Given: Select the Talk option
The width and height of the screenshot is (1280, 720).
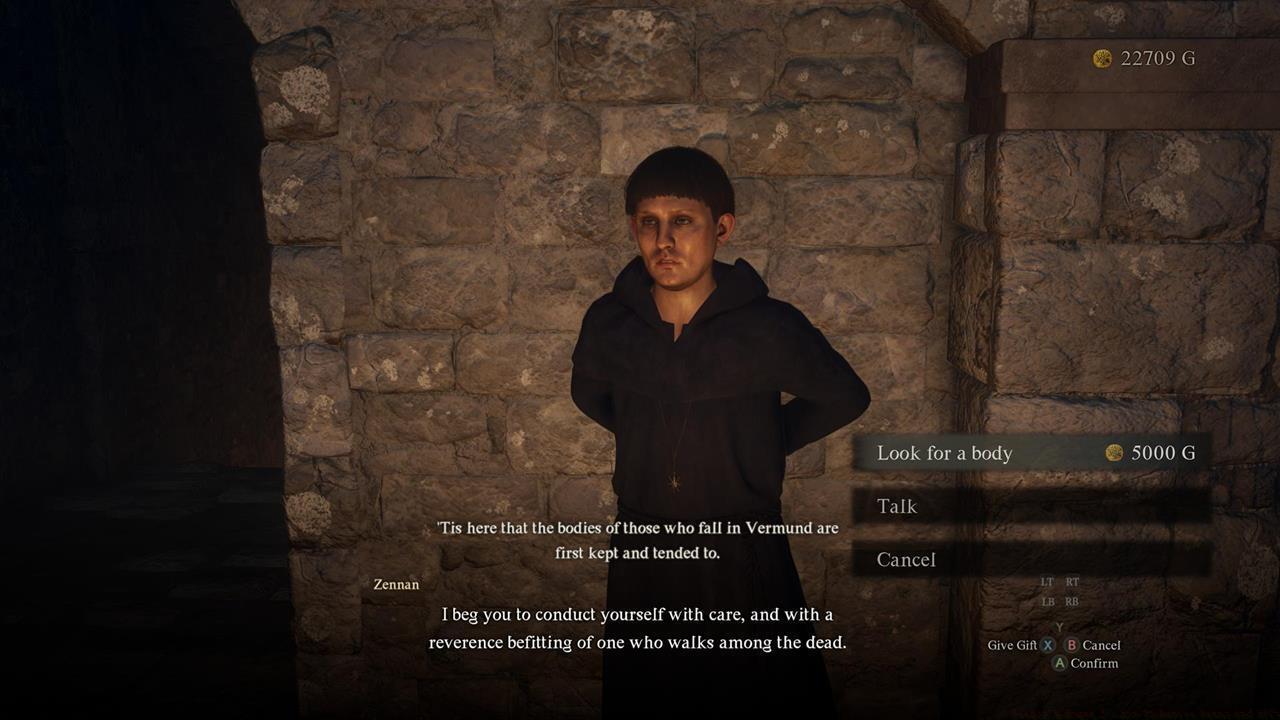Looking at the screenshot, I should pyautogui.click(x=898, y=507).
